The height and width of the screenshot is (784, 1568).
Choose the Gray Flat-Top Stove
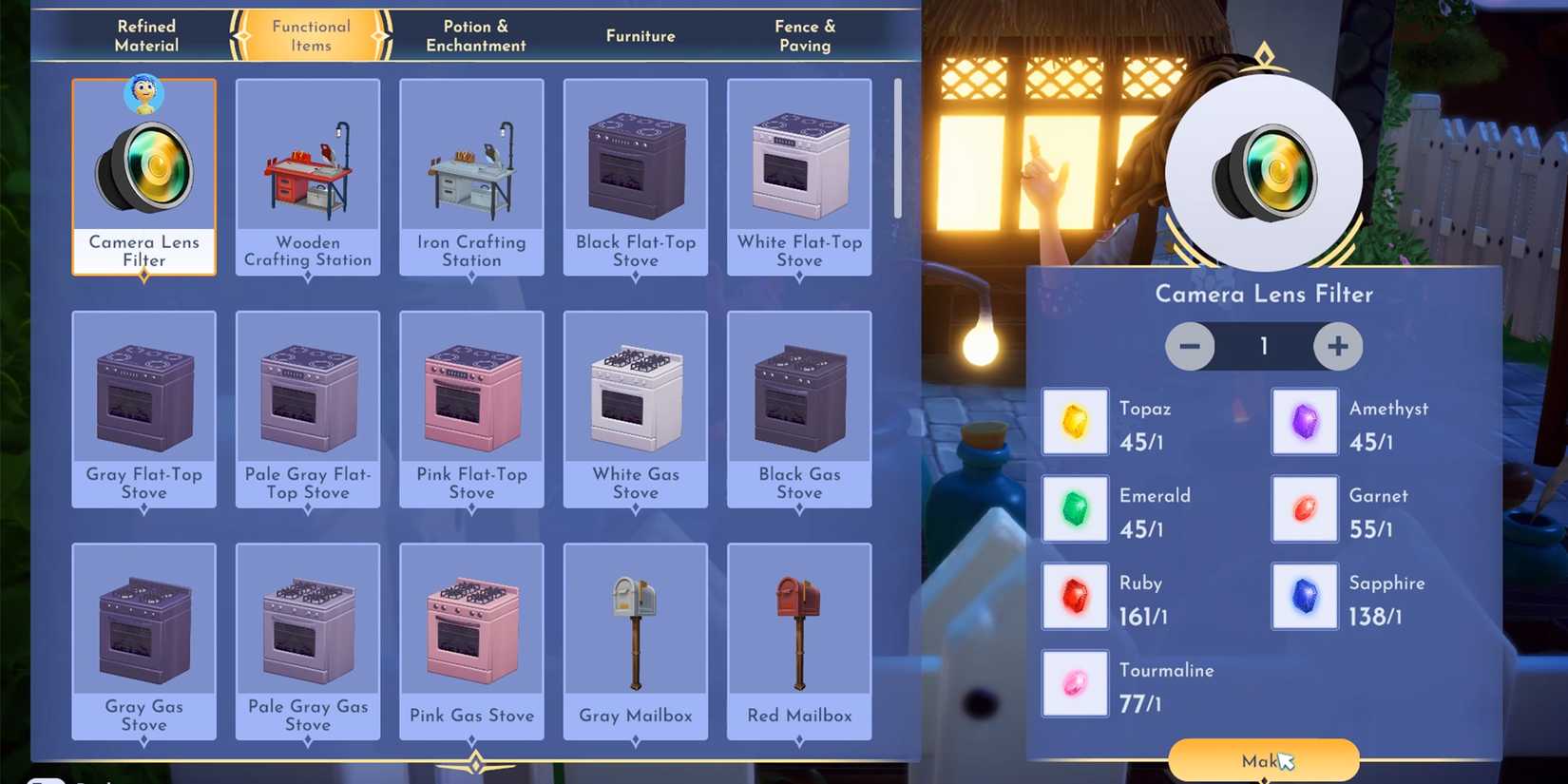[144, 410]
